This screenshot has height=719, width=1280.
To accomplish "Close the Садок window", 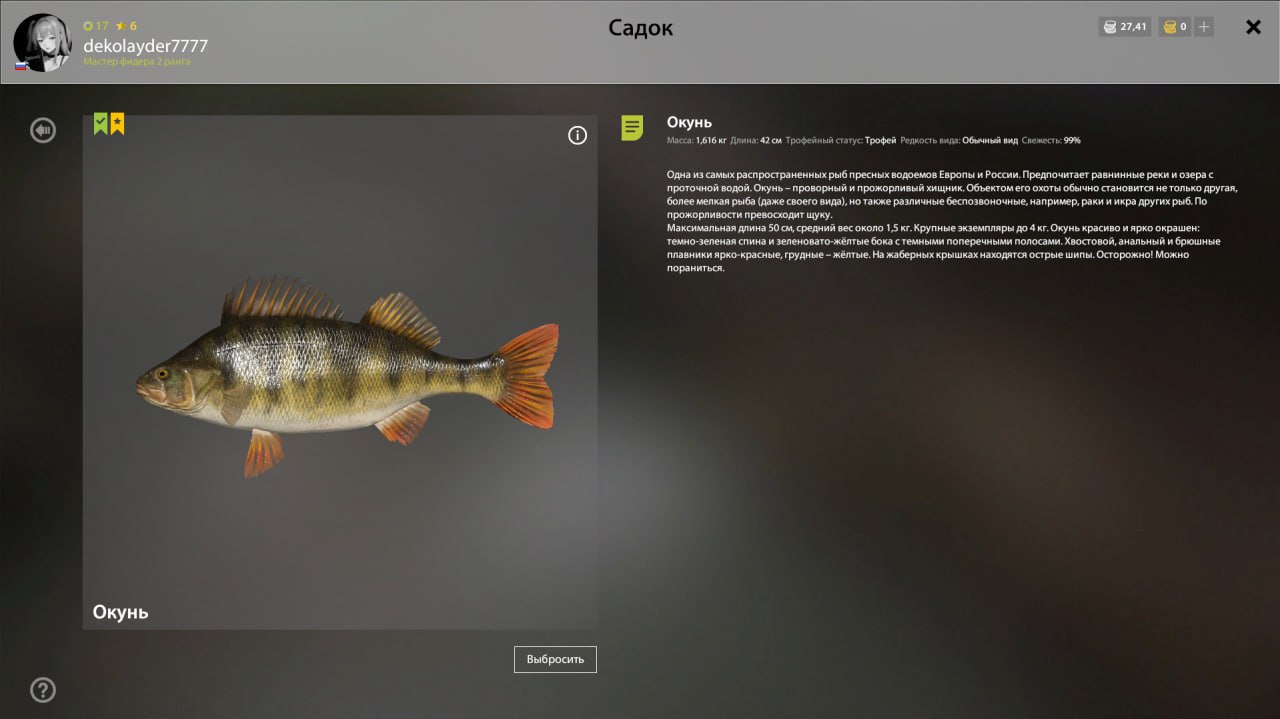I will (x=1253, y=27).
